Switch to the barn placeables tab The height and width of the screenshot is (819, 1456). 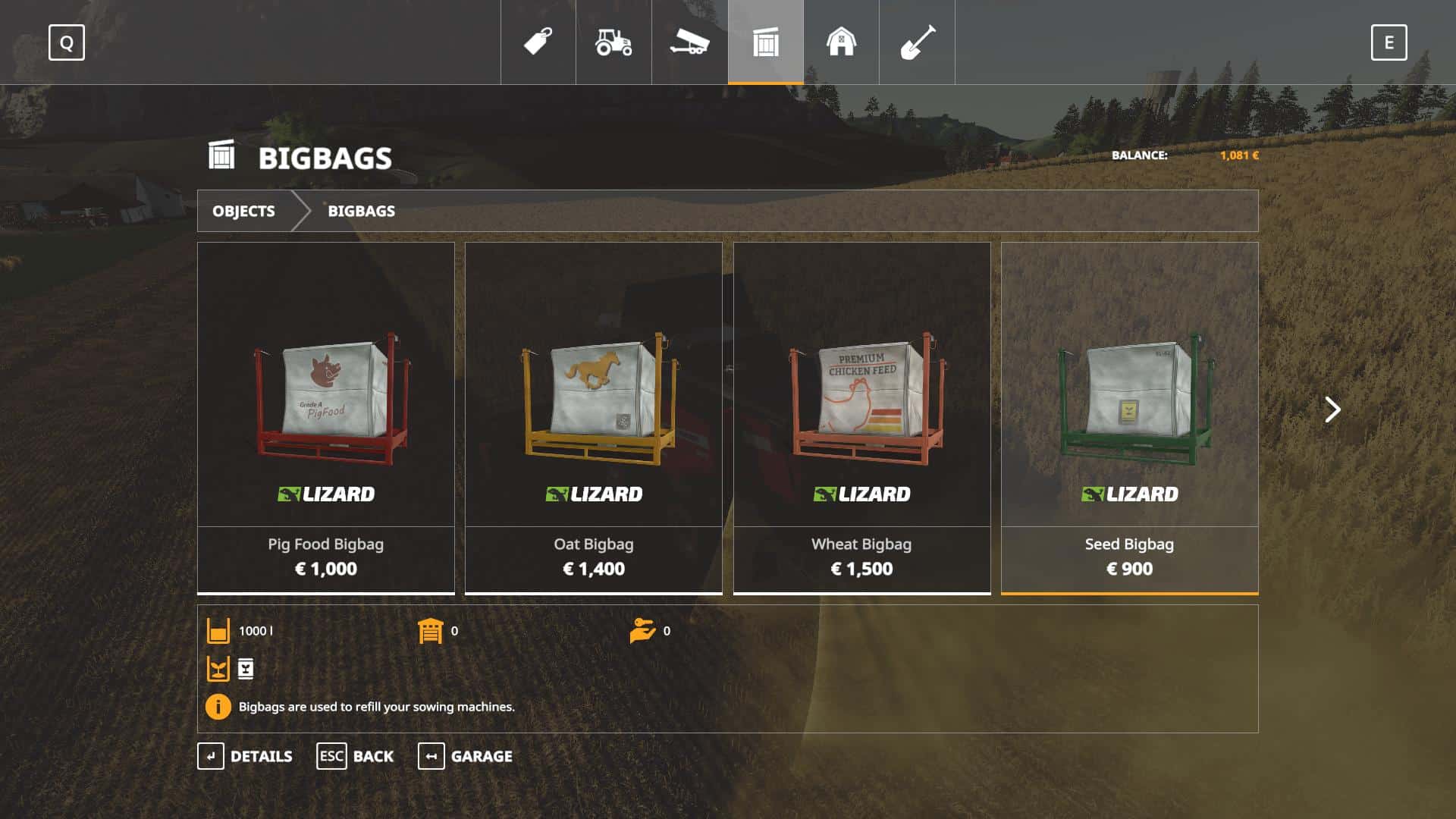click(841, 42)
